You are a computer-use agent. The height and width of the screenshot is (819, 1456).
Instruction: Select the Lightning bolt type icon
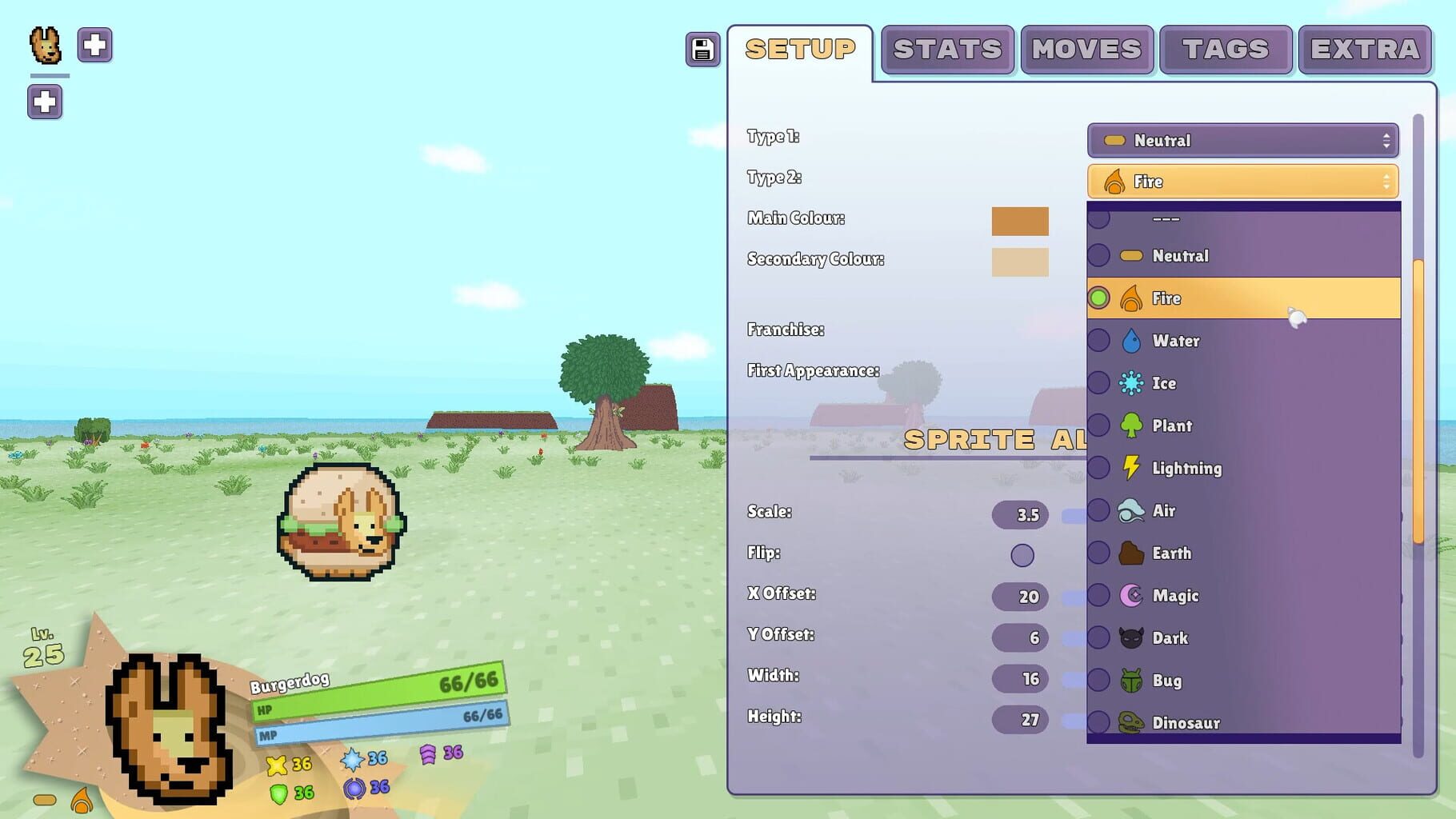coord(1130,468)
